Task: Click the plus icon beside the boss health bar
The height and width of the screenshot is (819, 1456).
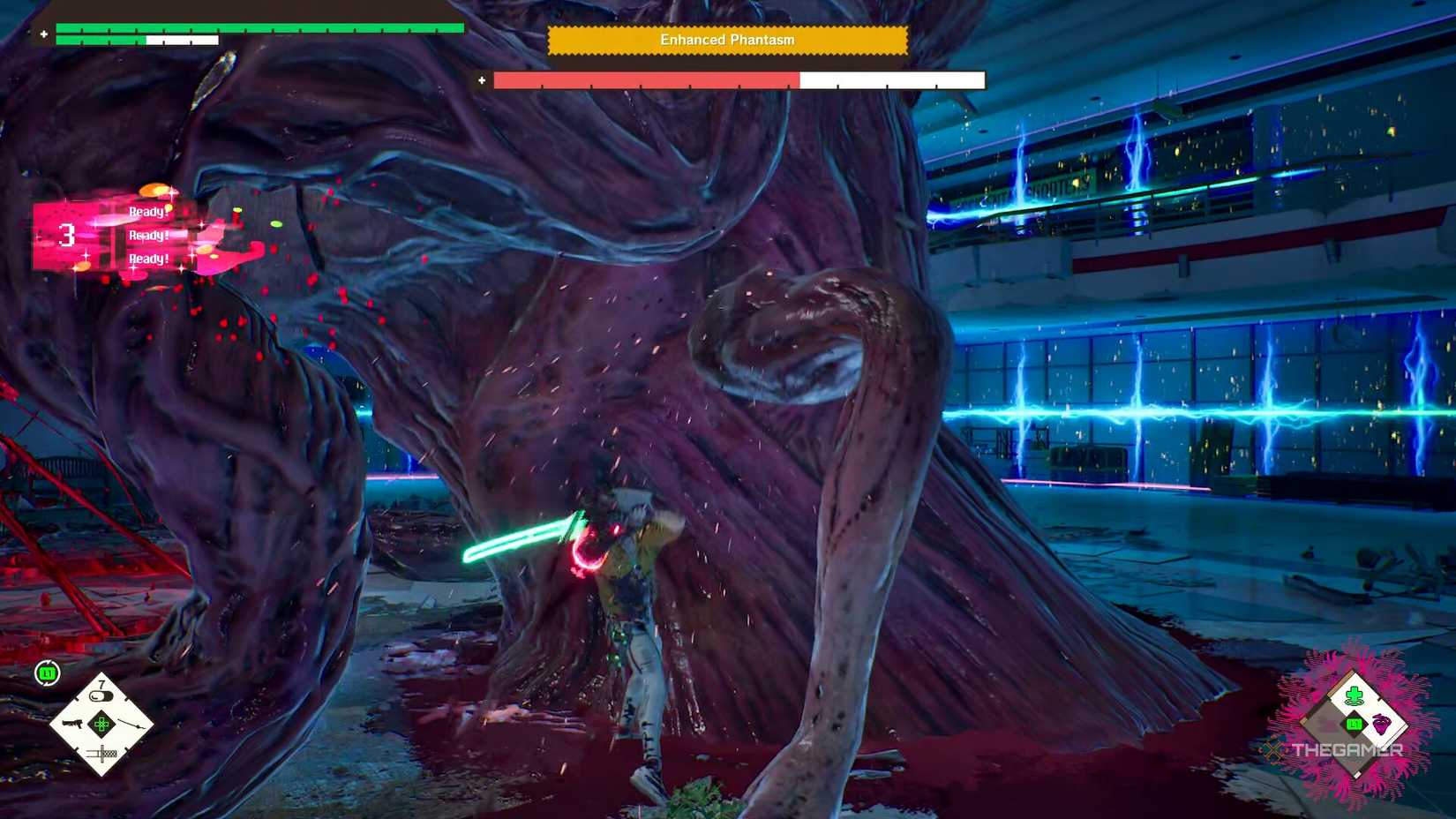Action: coord(481,79)
